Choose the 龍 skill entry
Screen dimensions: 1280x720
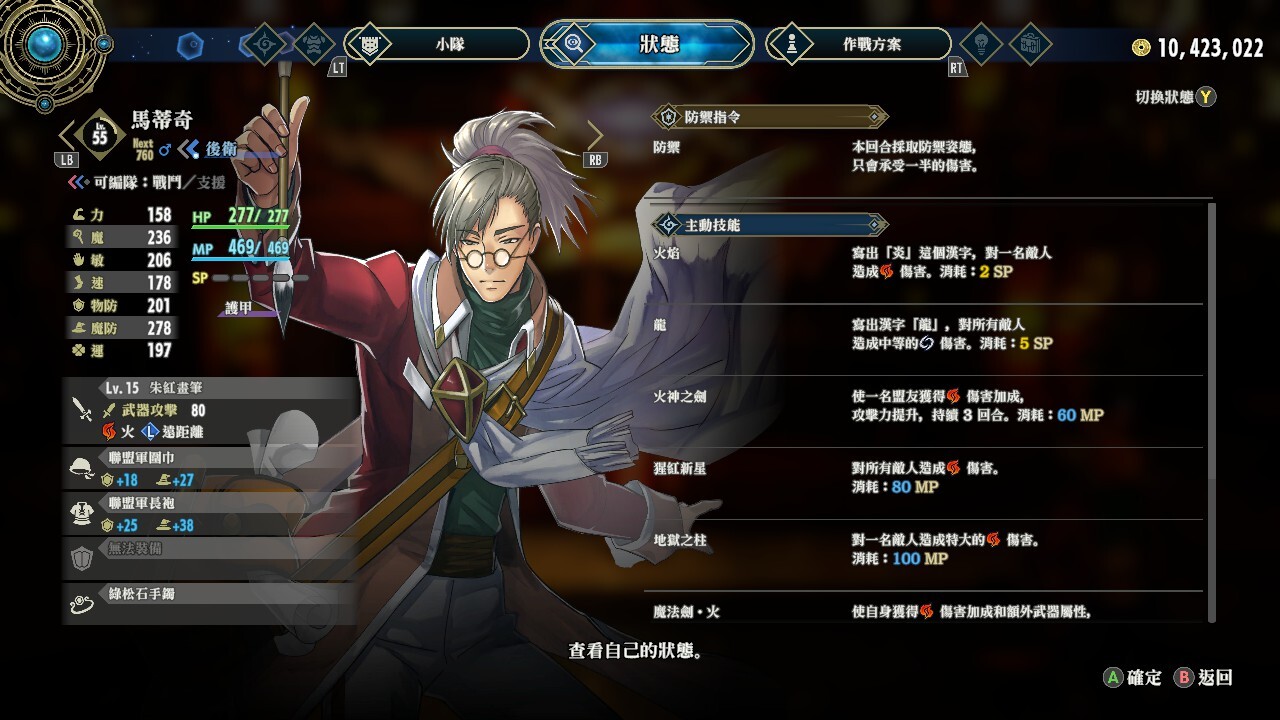click(x=925, y=334)
